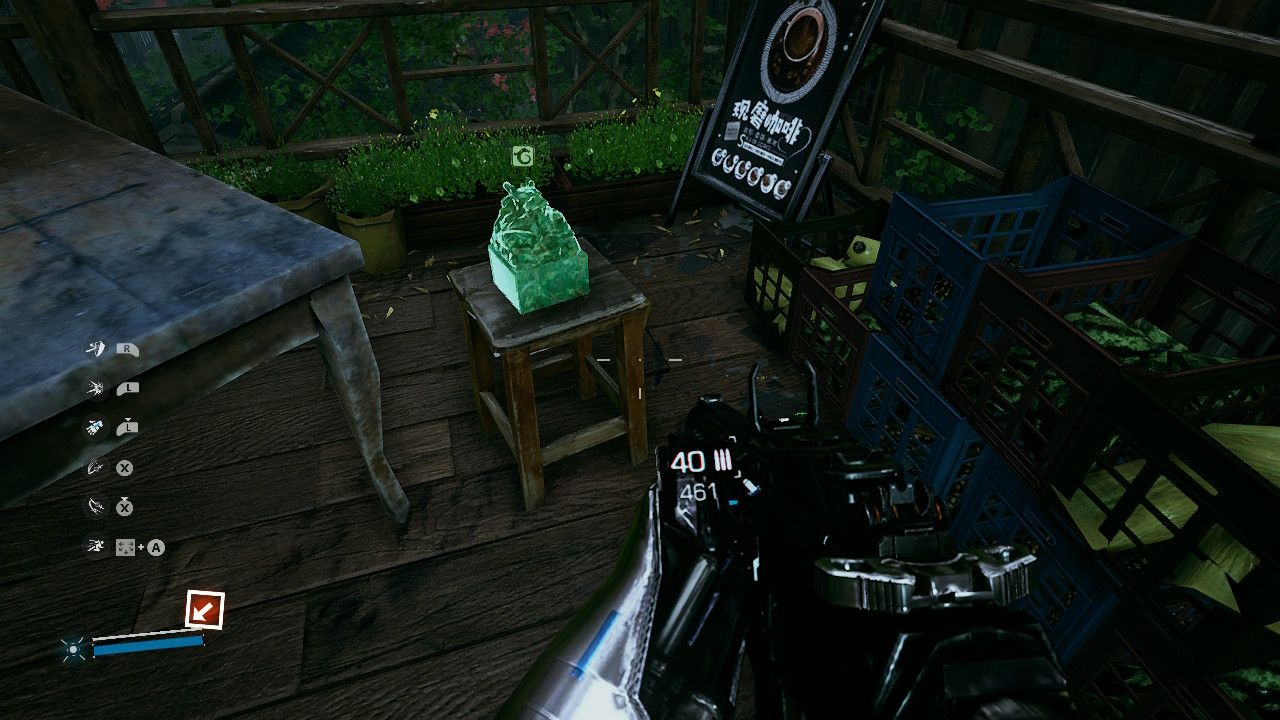Viewport: 1280px width, 720px height.
Task: Toggle the R shoulder button prompt
Action: coord(126,349)
